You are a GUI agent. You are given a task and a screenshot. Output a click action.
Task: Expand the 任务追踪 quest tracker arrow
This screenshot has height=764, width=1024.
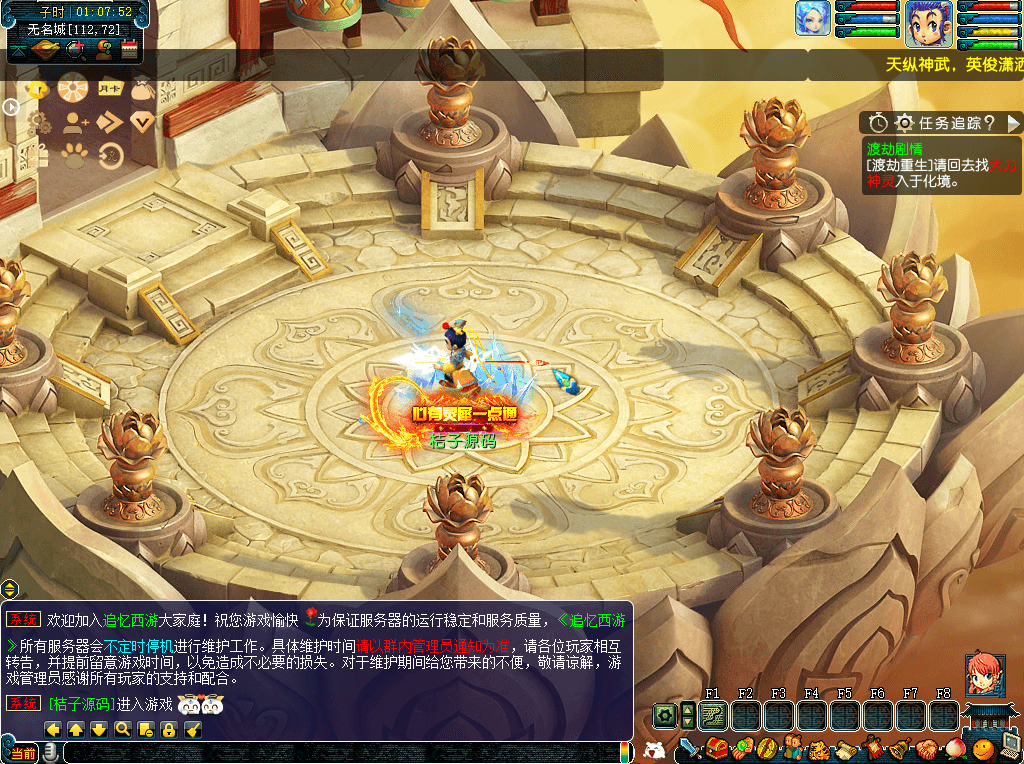(1014, 122)
